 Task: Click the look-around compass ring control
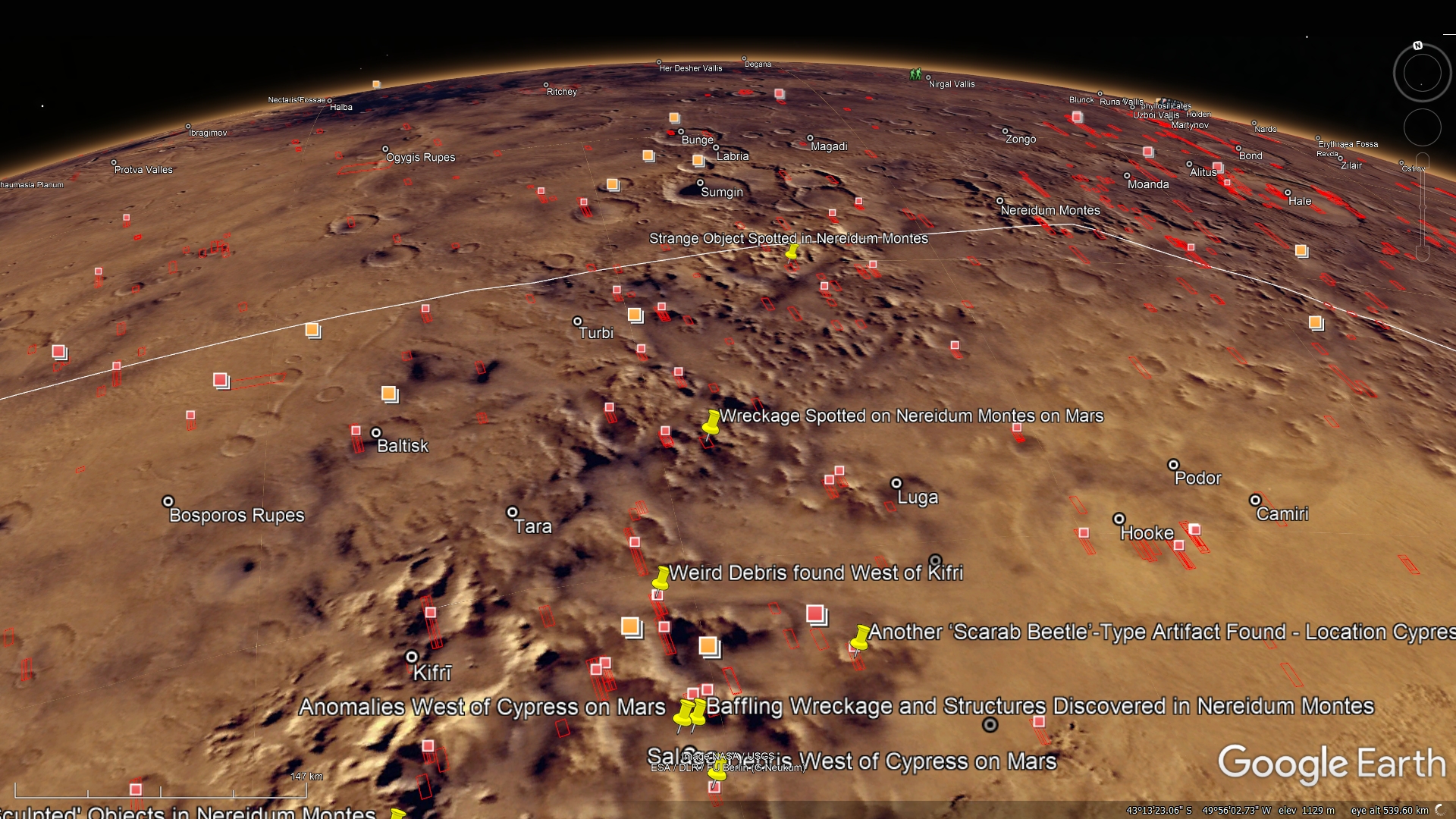[x=1422, y=74]
